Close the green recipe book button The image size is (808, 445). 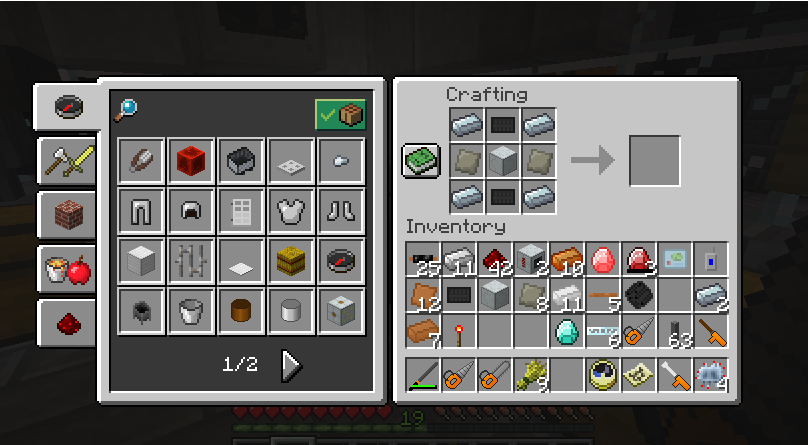tap(419, 161)
